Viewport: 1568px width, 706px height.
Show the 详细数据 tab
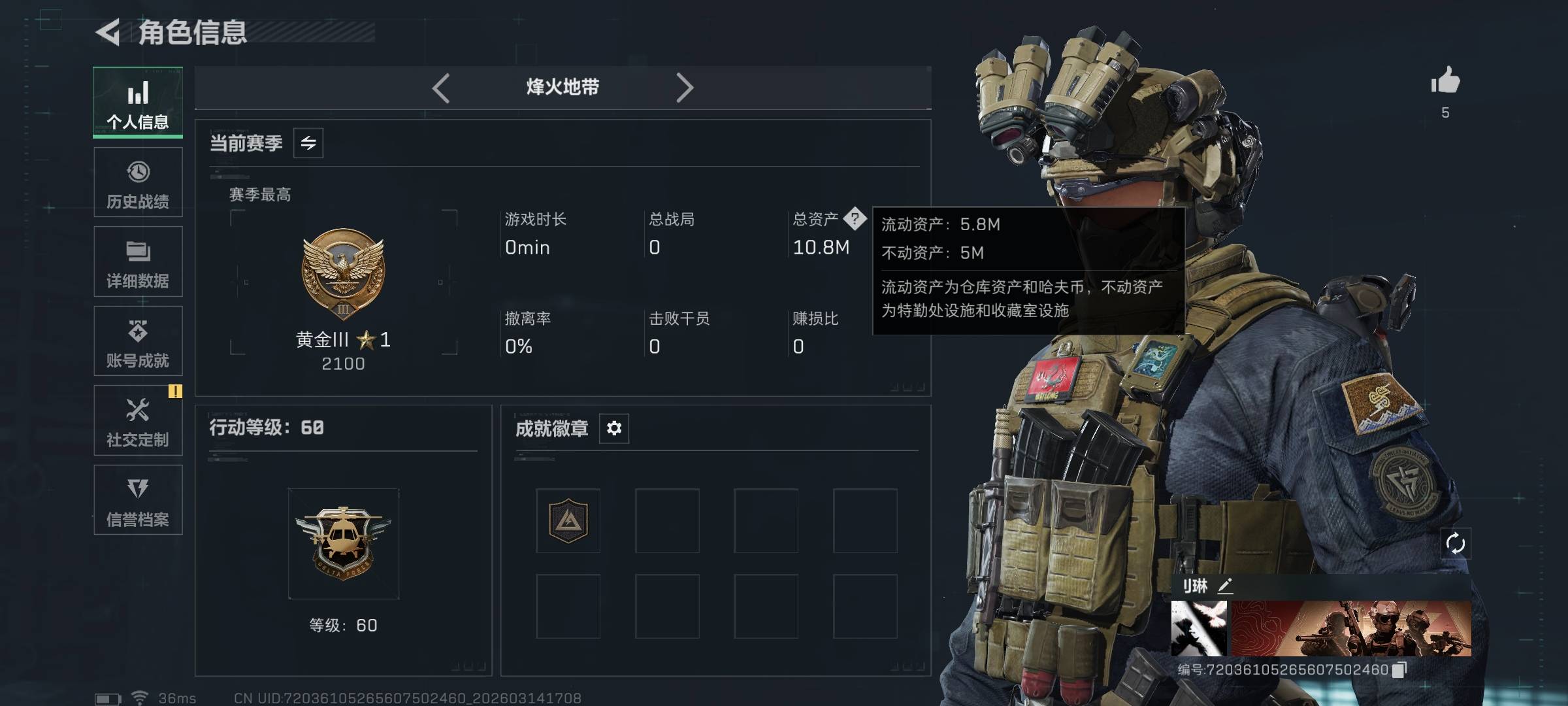point(138,261)
